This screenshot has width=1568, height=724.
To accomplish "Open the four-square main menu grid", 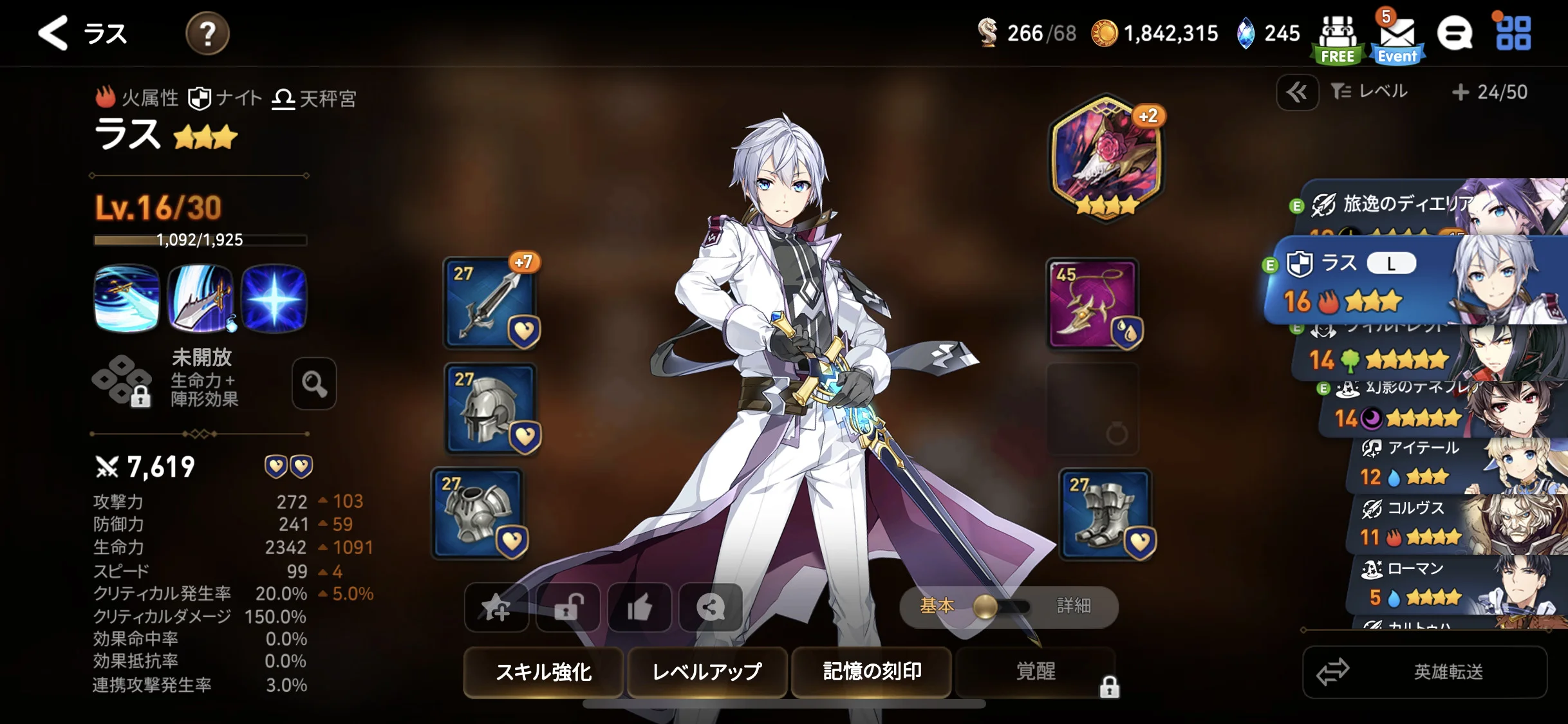I will click(x=1513, y=33).
